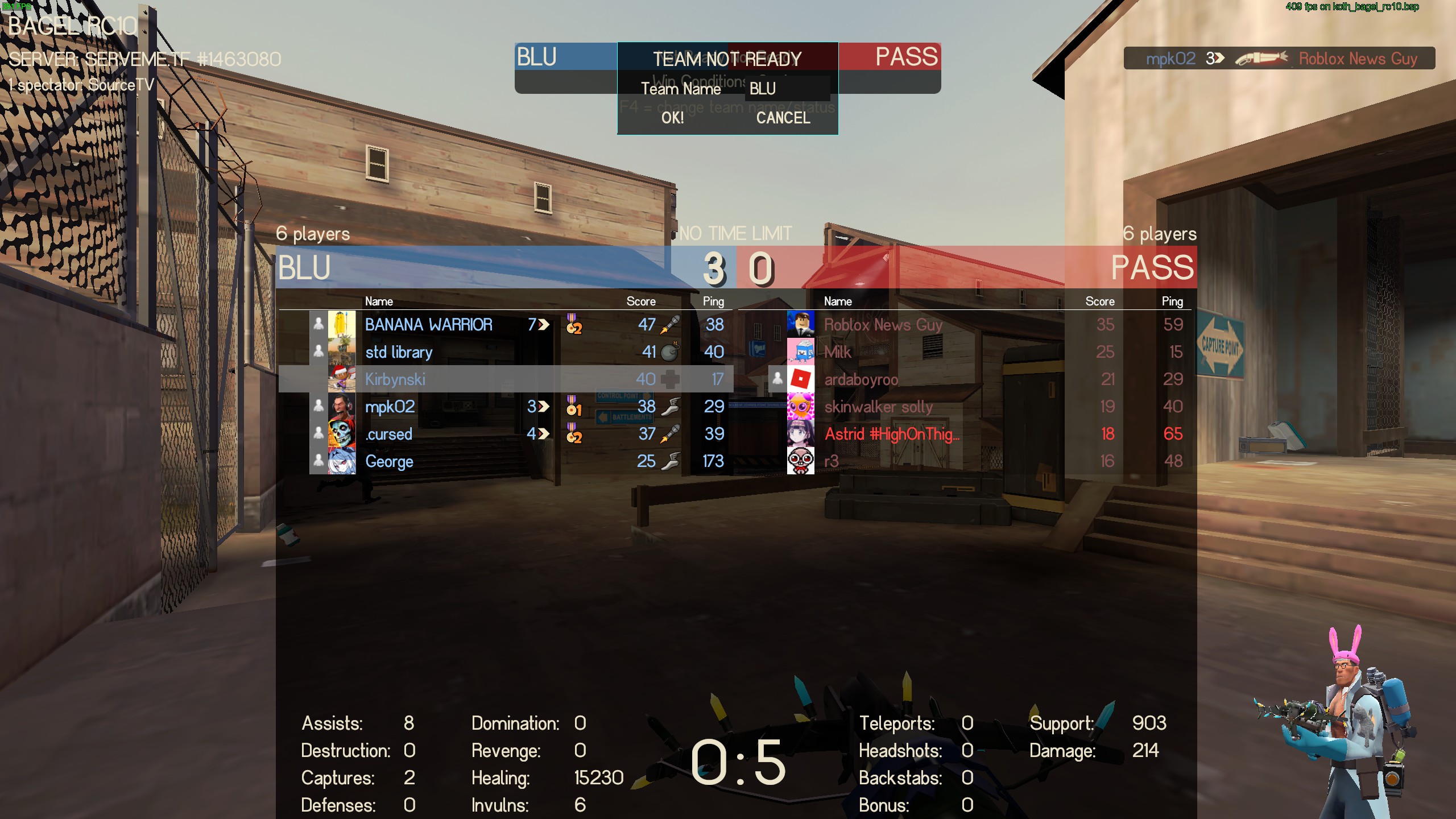Image resolution: width=1456 pixels, height=819 pixels.
Task: Select mpk02 in the BLU list
Action: click(x=390, y=407)
